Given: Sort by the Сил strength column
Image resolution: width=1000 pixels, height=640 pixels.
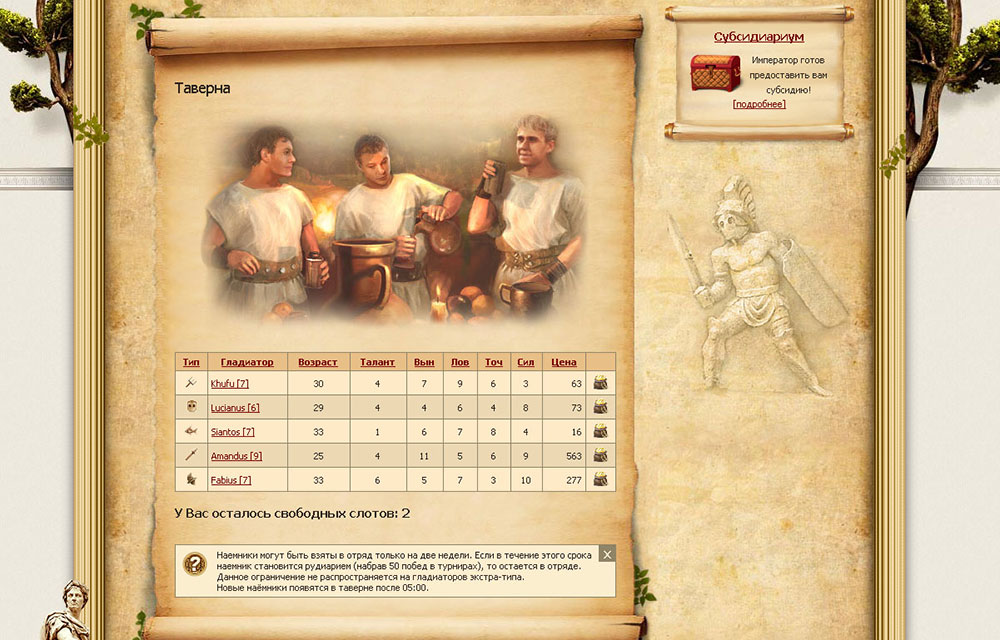Looking at the screenshot, I should coord(526,362).
